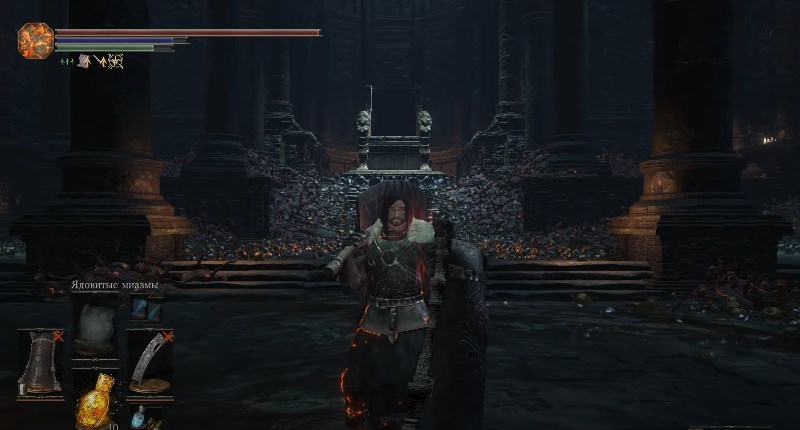Click the left-hand shield equipment slot
This screenshot has height=430, width=800.
coord(41,361)
